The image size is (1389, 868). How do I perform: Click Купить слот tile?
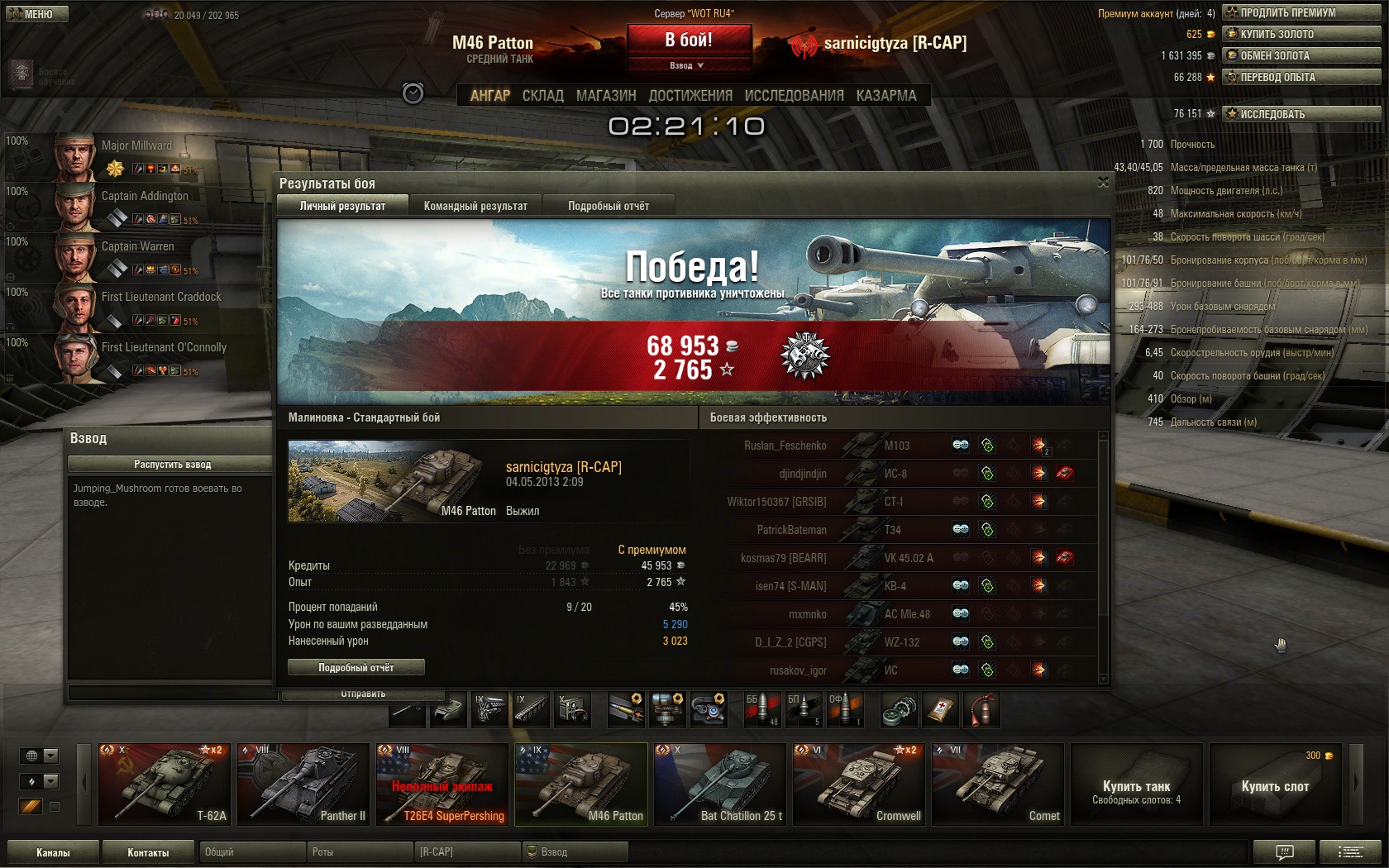tap(1275, 785)
